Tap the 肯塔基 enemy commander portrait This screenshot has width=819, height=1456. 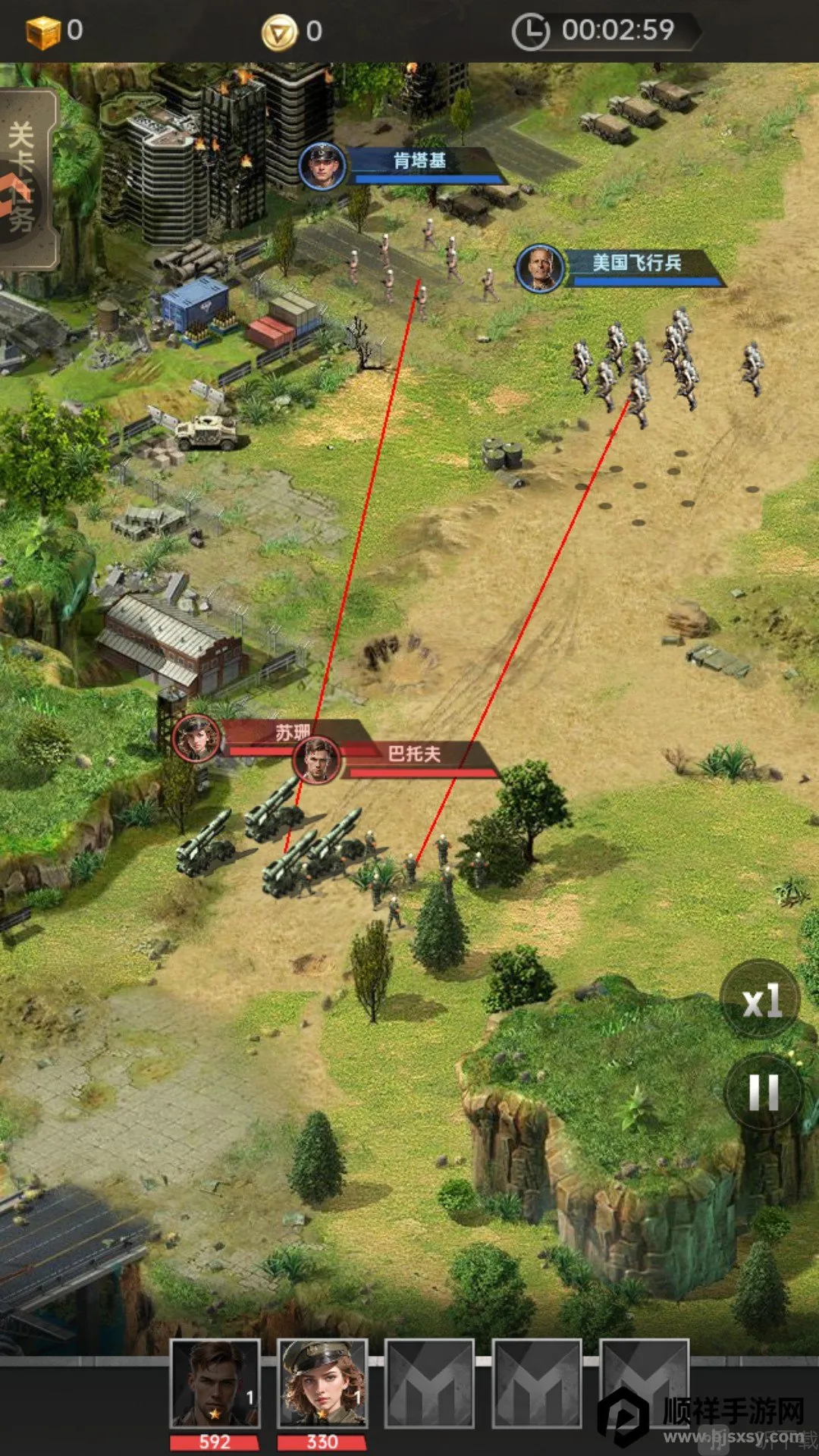click(x=322, y=165)
